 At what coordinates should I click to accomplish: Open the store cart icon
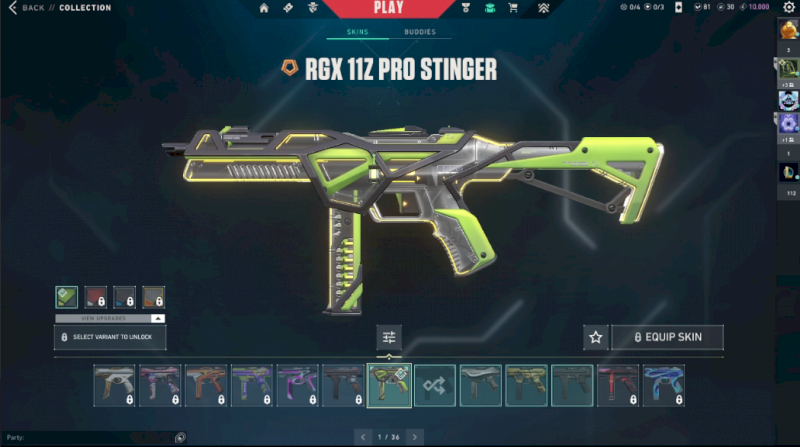point(513,8)
